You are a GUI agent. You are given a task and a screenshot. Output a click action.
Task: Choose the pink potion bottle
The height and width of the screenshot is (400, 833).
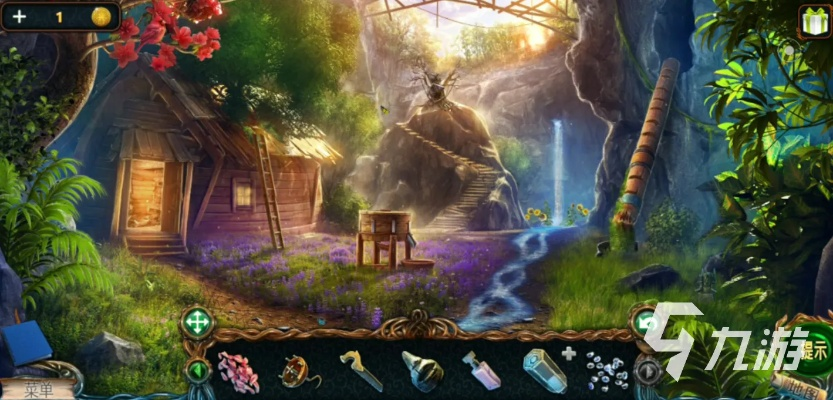click(x=481, y=371)
